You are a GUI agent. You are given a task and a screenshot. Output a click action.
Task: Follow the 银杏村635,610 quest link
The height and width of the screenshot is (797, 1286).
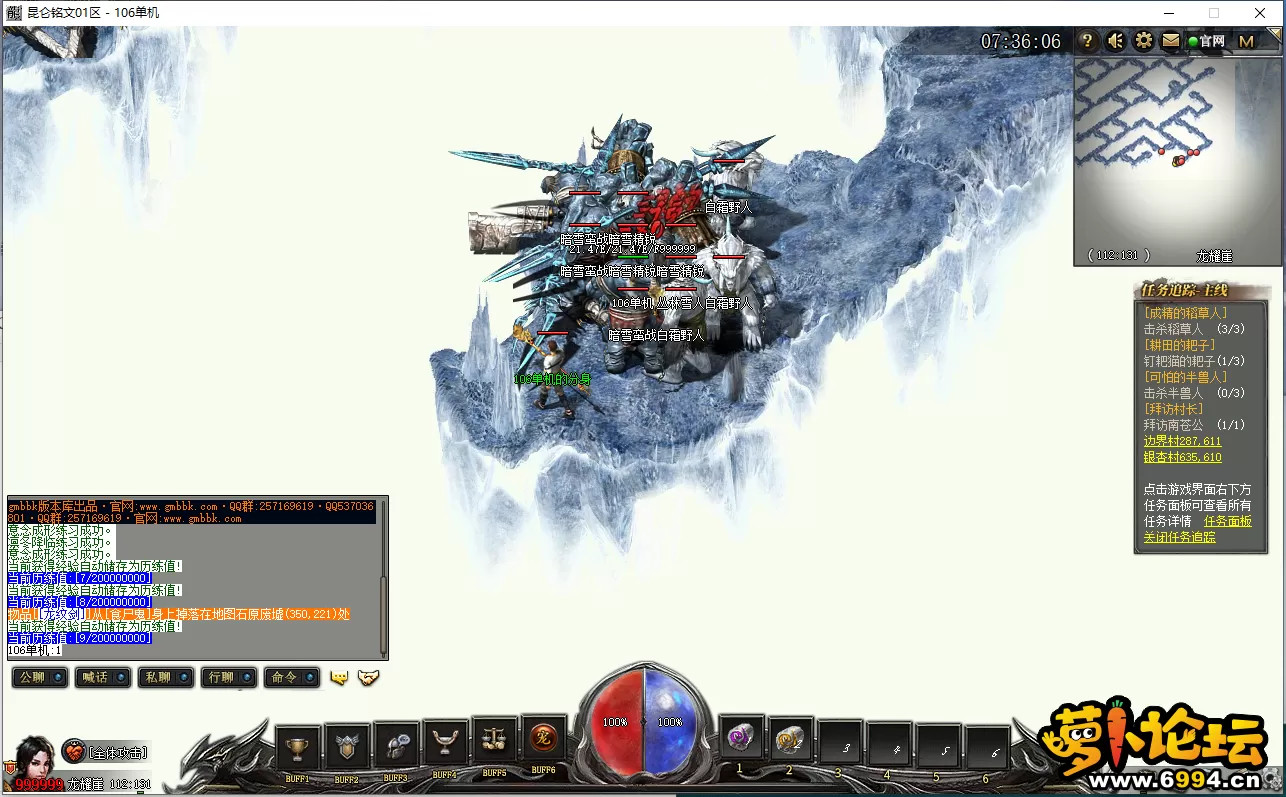(1182, 457)
